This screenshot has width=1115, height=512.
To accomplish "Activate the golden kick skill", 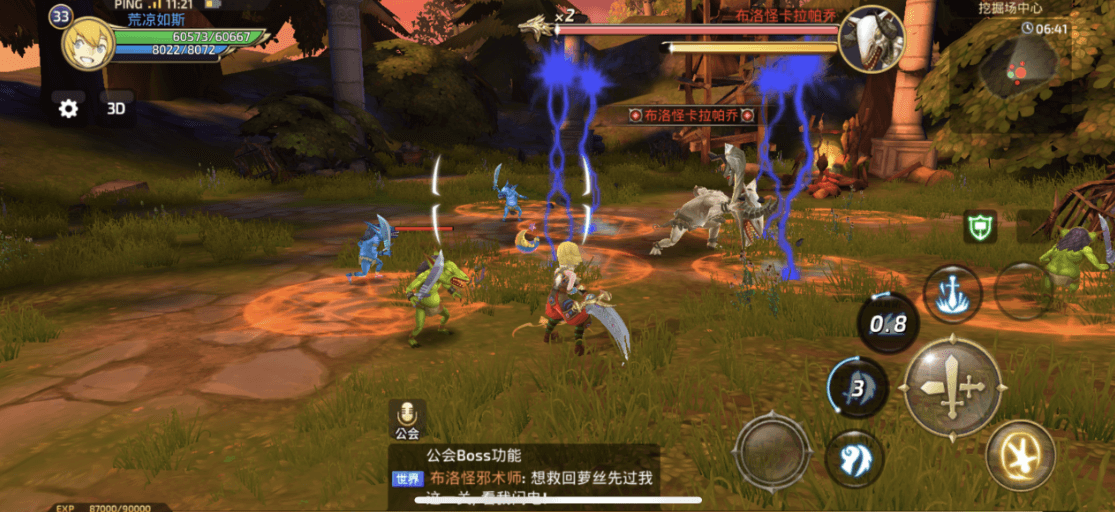I will pos(1020,455).
